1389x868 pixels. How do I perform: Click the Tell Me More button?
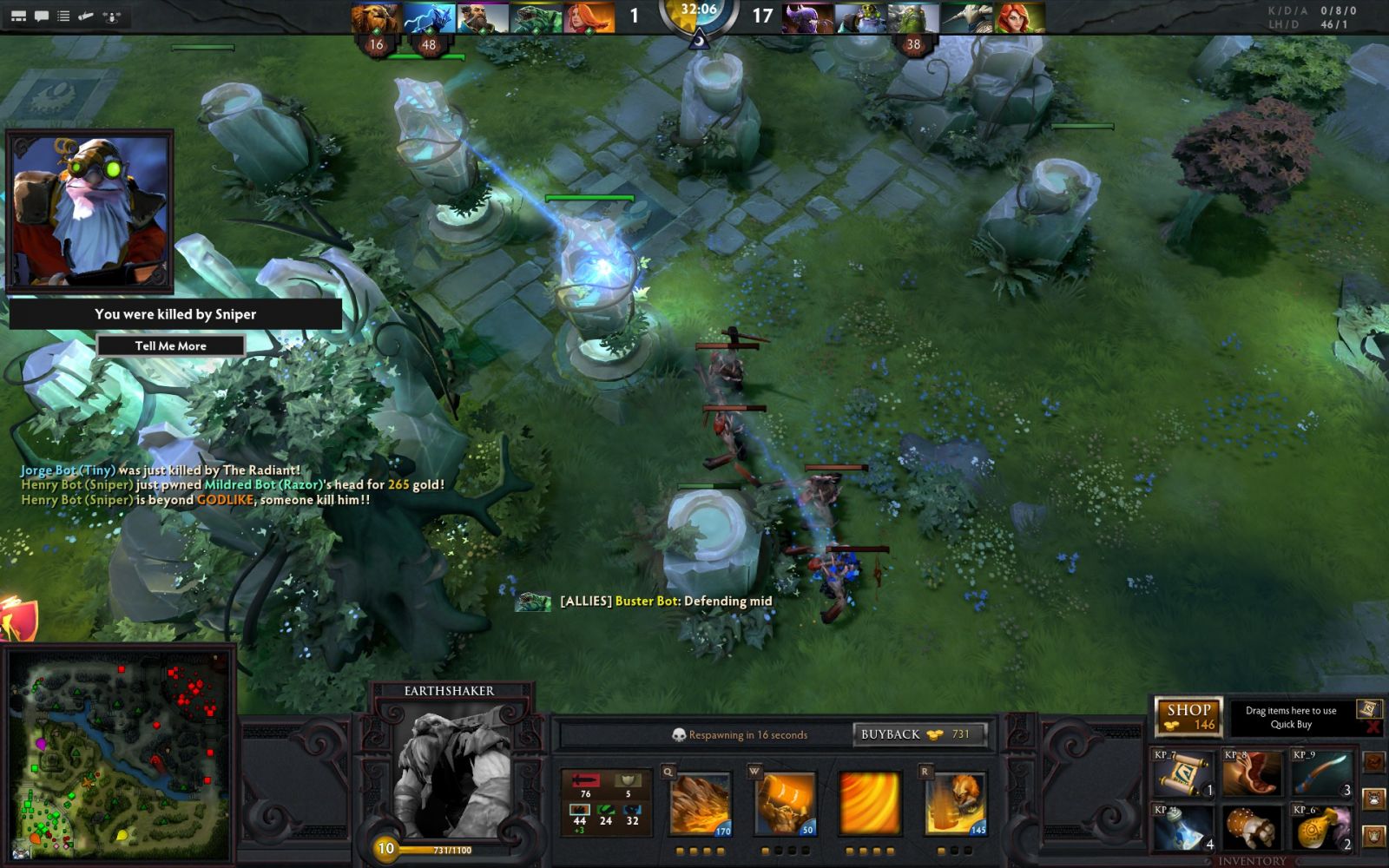pos(170,345)
